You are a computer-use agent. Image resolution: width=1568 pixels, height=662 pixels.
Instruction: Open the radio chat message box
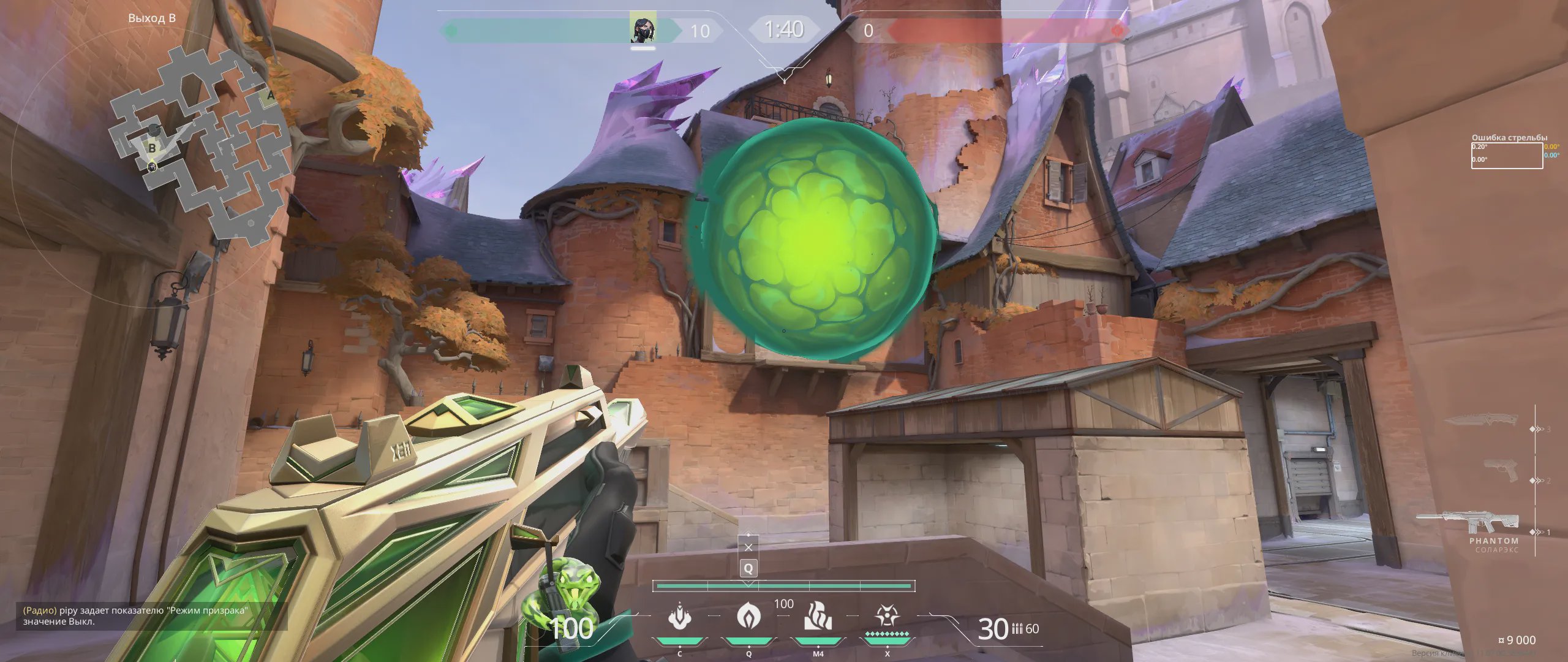pyautogui.click(x=151, y=615)
